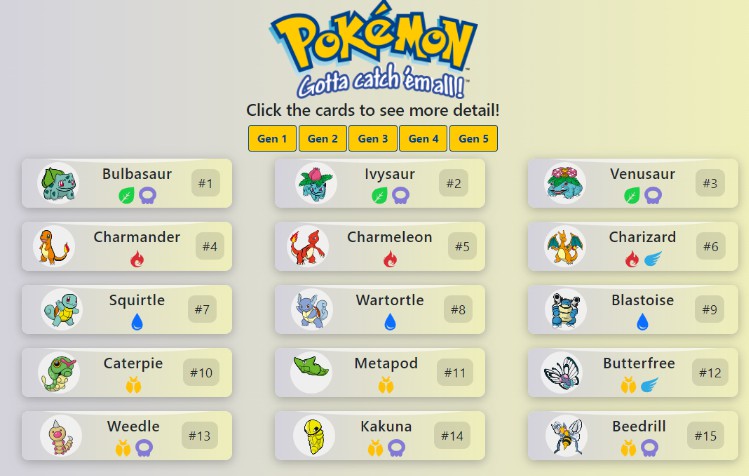Open the Wartortle entry
This screenshot has height=476, width=749.
point(380,310)
